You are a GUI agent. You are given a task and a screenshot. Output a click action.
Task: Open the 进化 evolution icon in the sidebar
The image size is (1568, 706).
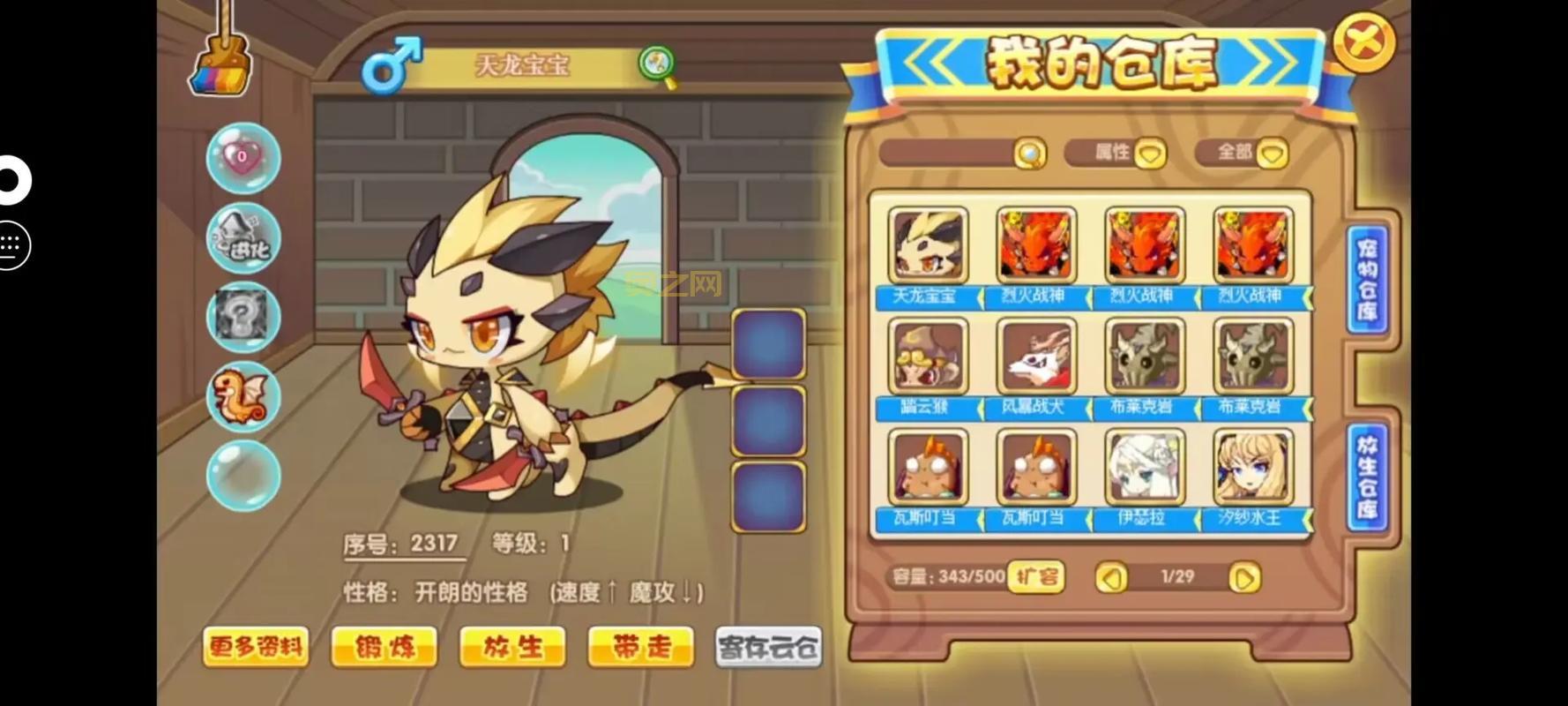point(243,237)
